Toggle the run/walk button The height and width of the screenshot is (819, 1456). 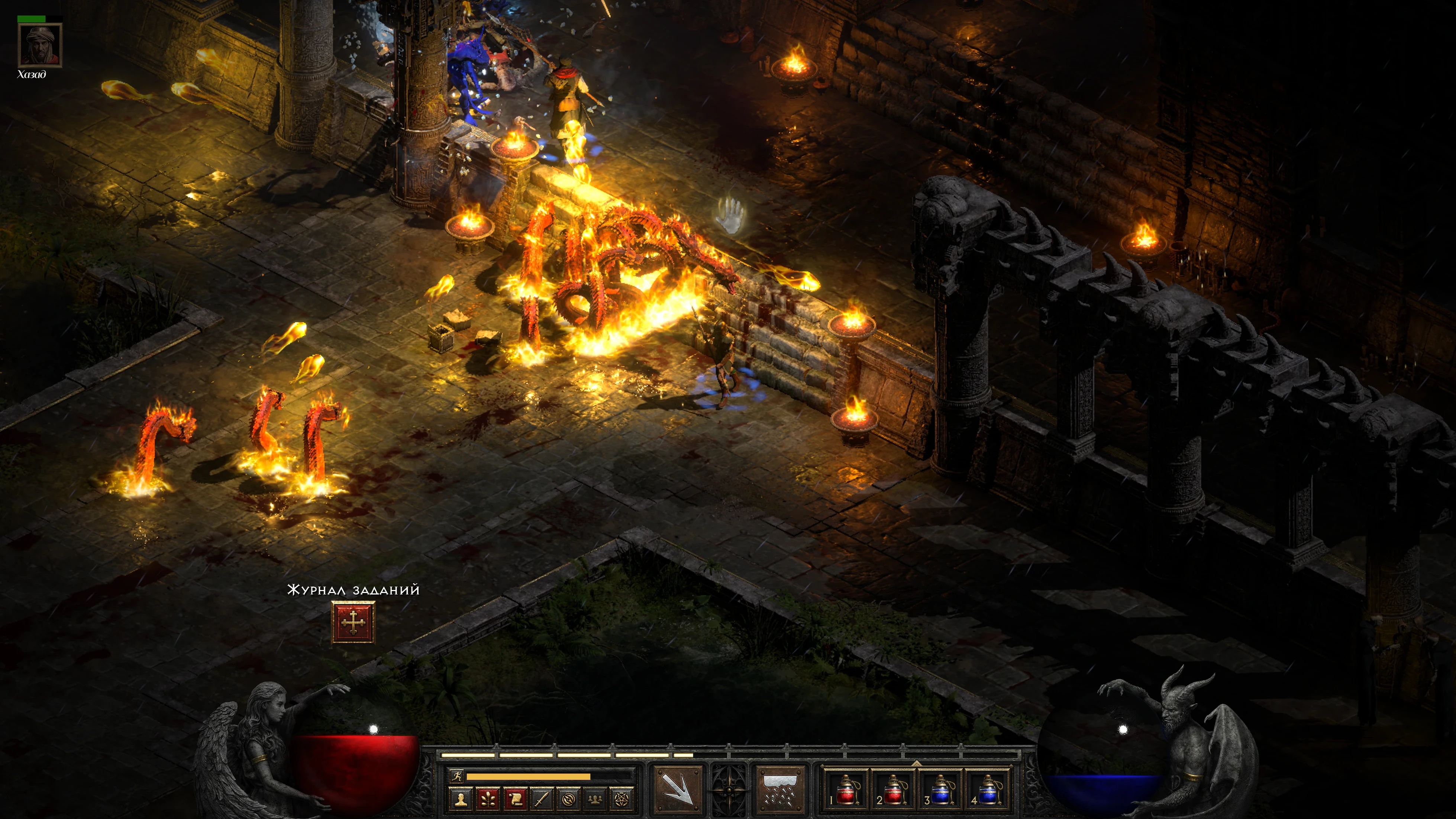pyautogui.click(x=456, y=776)
